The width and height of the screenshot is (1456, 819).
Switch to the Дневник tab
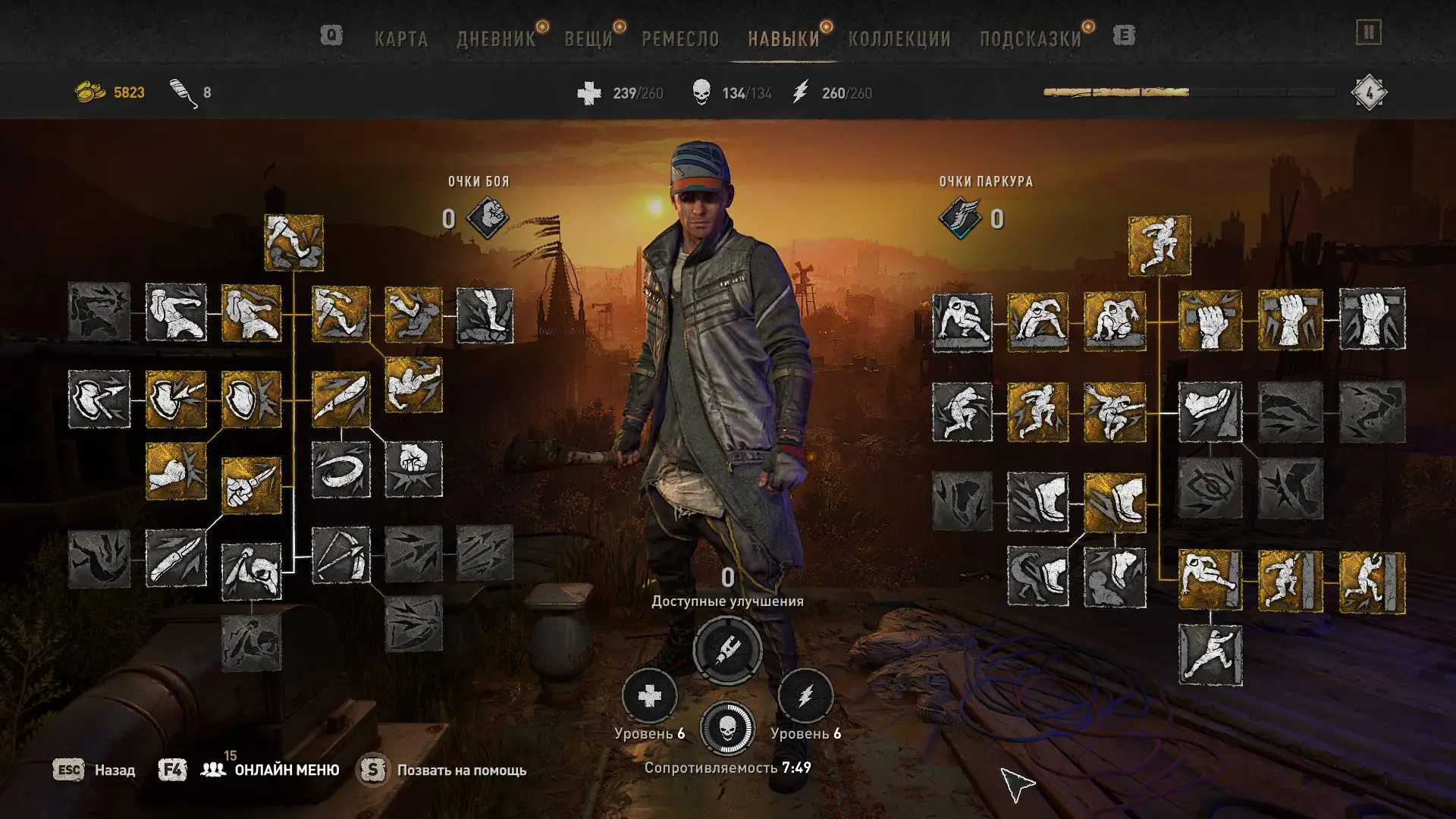pyautogui.click(x=496, y=39)
